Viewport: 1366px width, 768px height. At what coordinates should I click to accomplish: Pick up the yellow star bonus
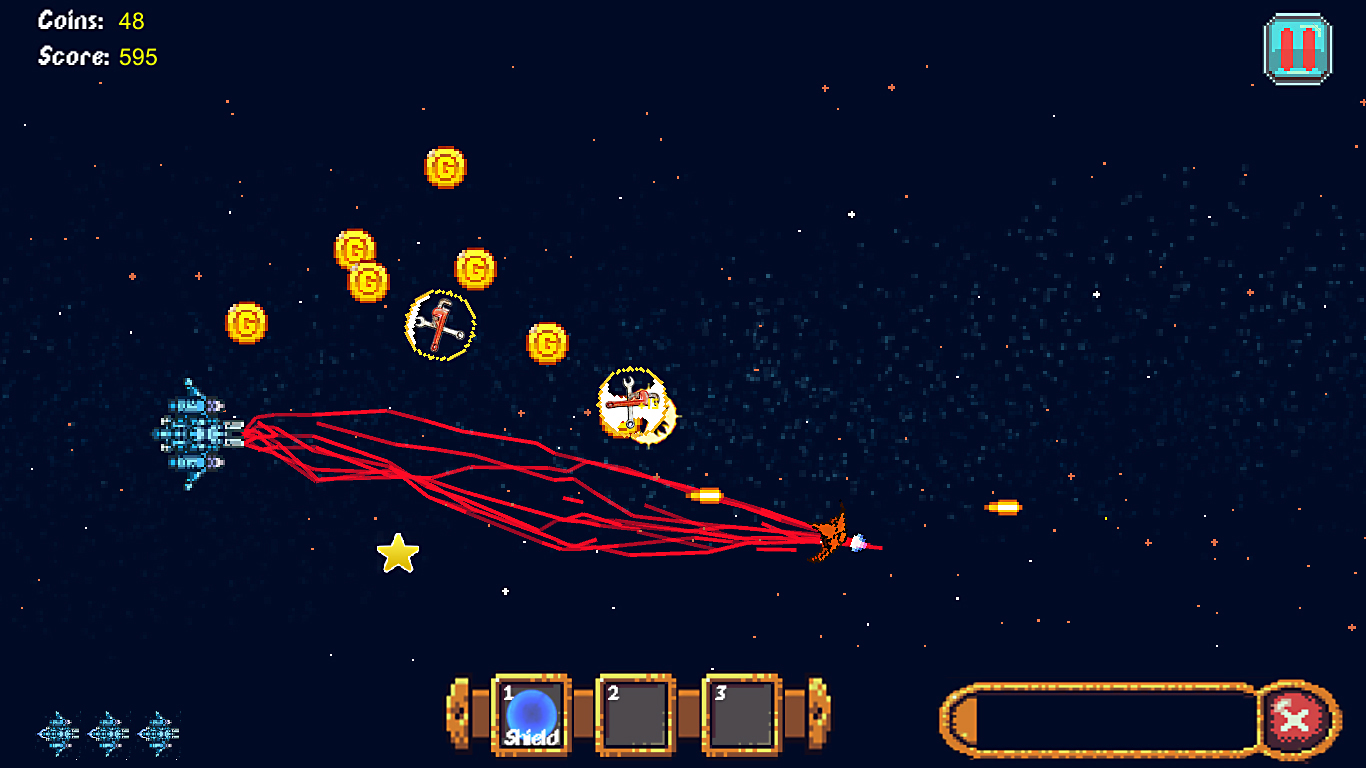[398, 551]
